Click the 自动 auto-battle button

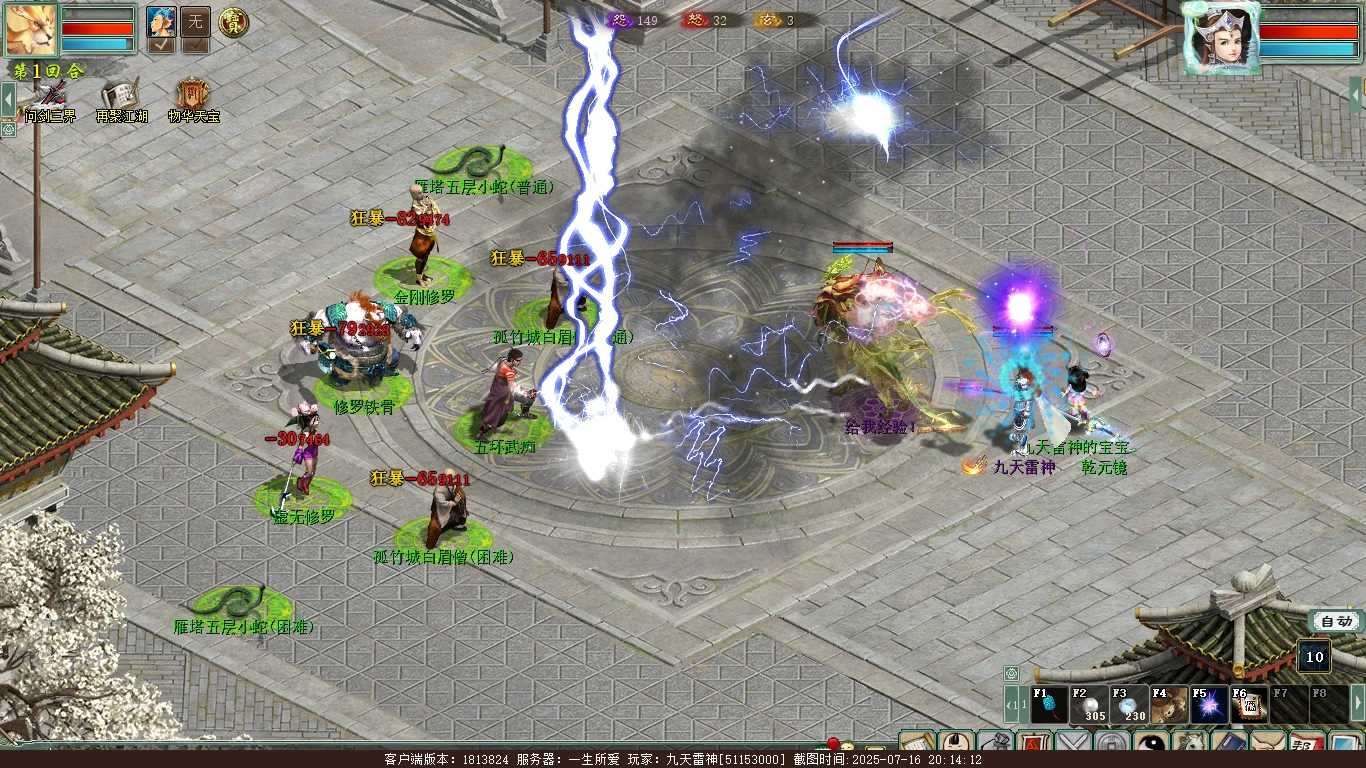pyautogui.click(x=1335, y=622)
